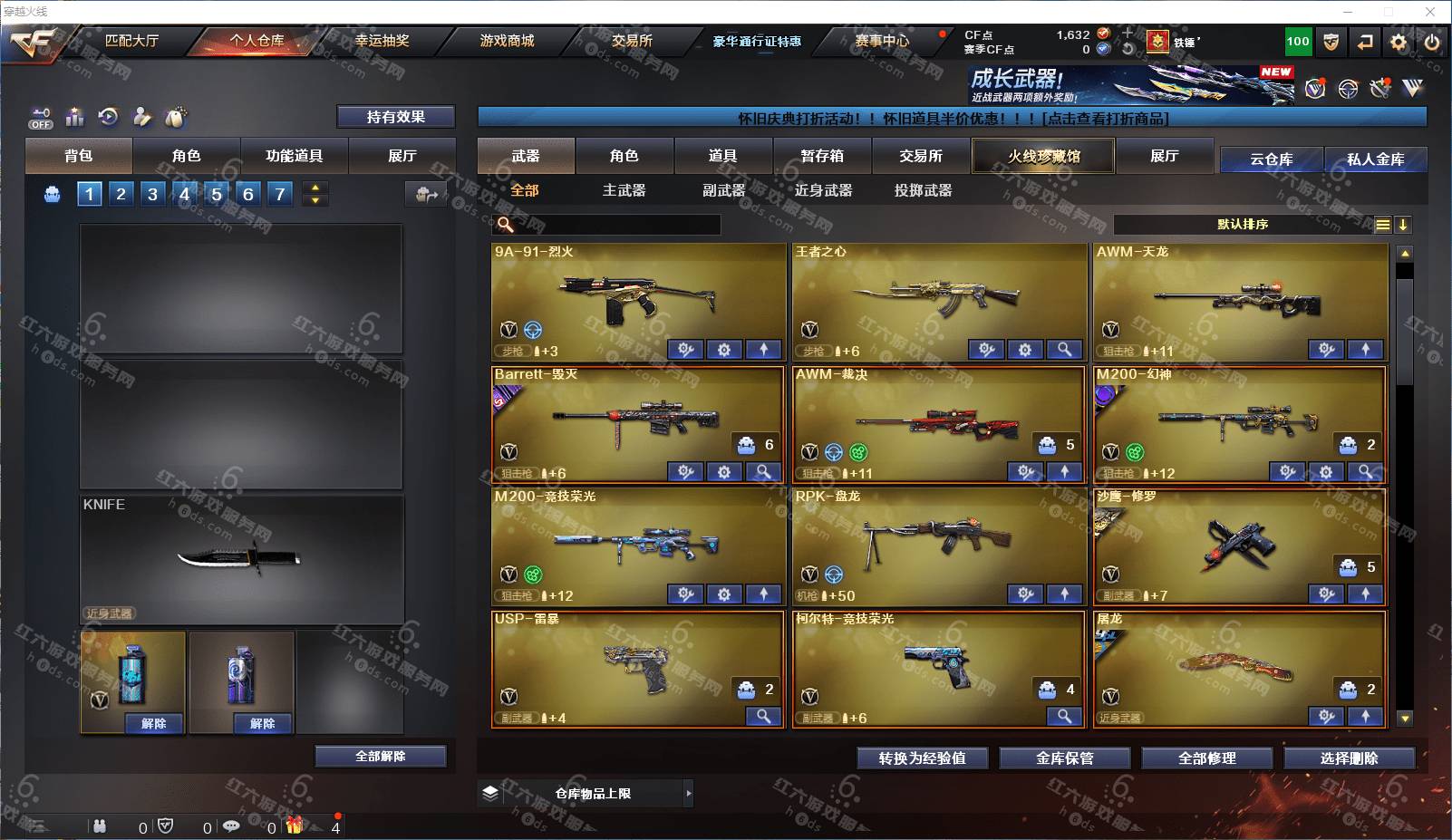Open the 匹配大厅 lobby menu
Viewport: 1452px width, 840px height.
[131, 41]
